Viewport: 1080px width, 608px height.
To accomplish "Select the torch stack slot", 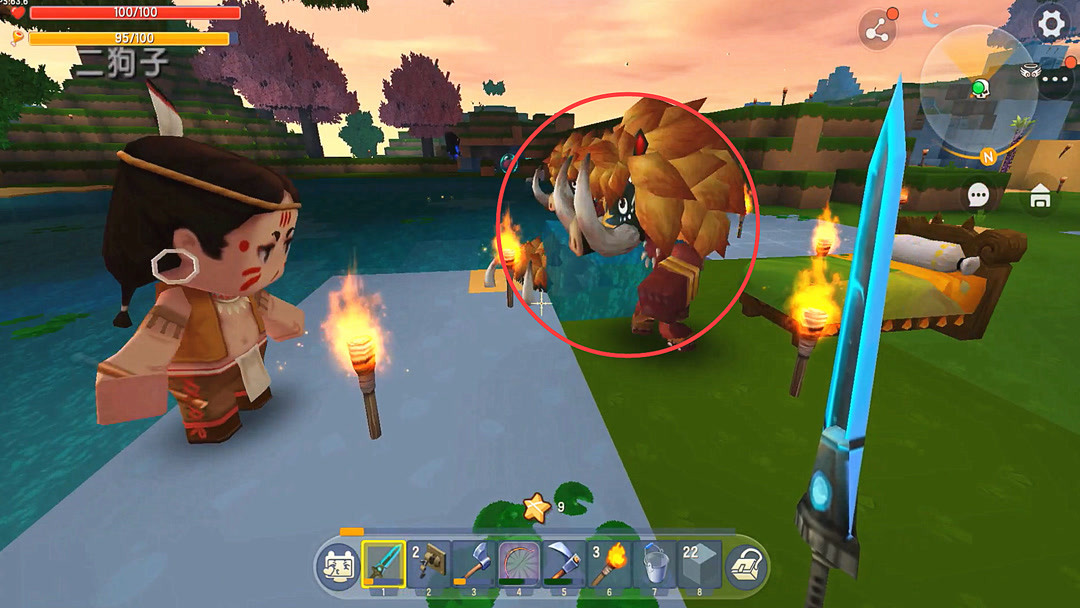I will (x=608, y=564).
